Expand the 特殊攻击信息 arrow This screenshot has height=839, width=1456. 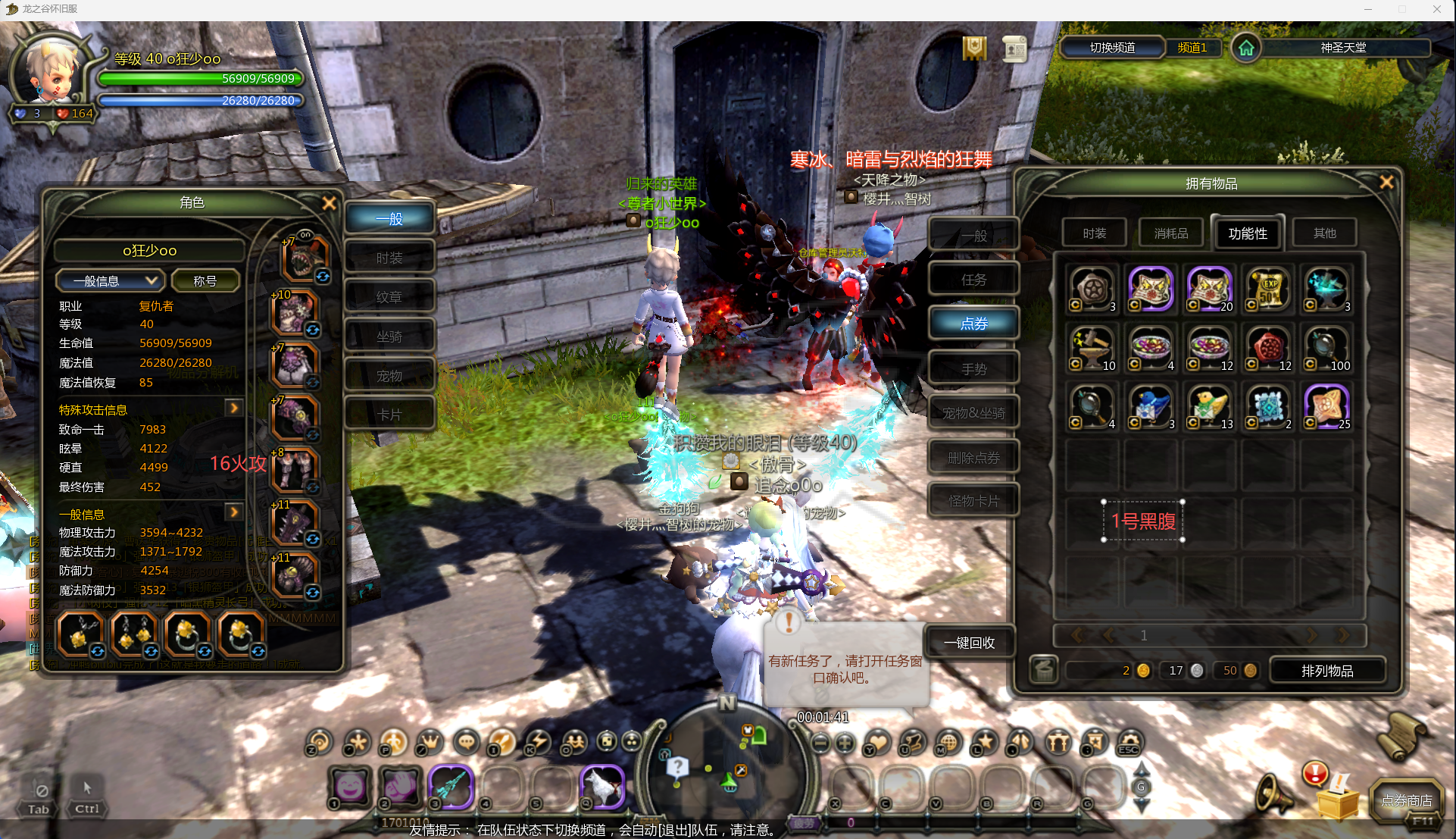[x=234, y=409]
